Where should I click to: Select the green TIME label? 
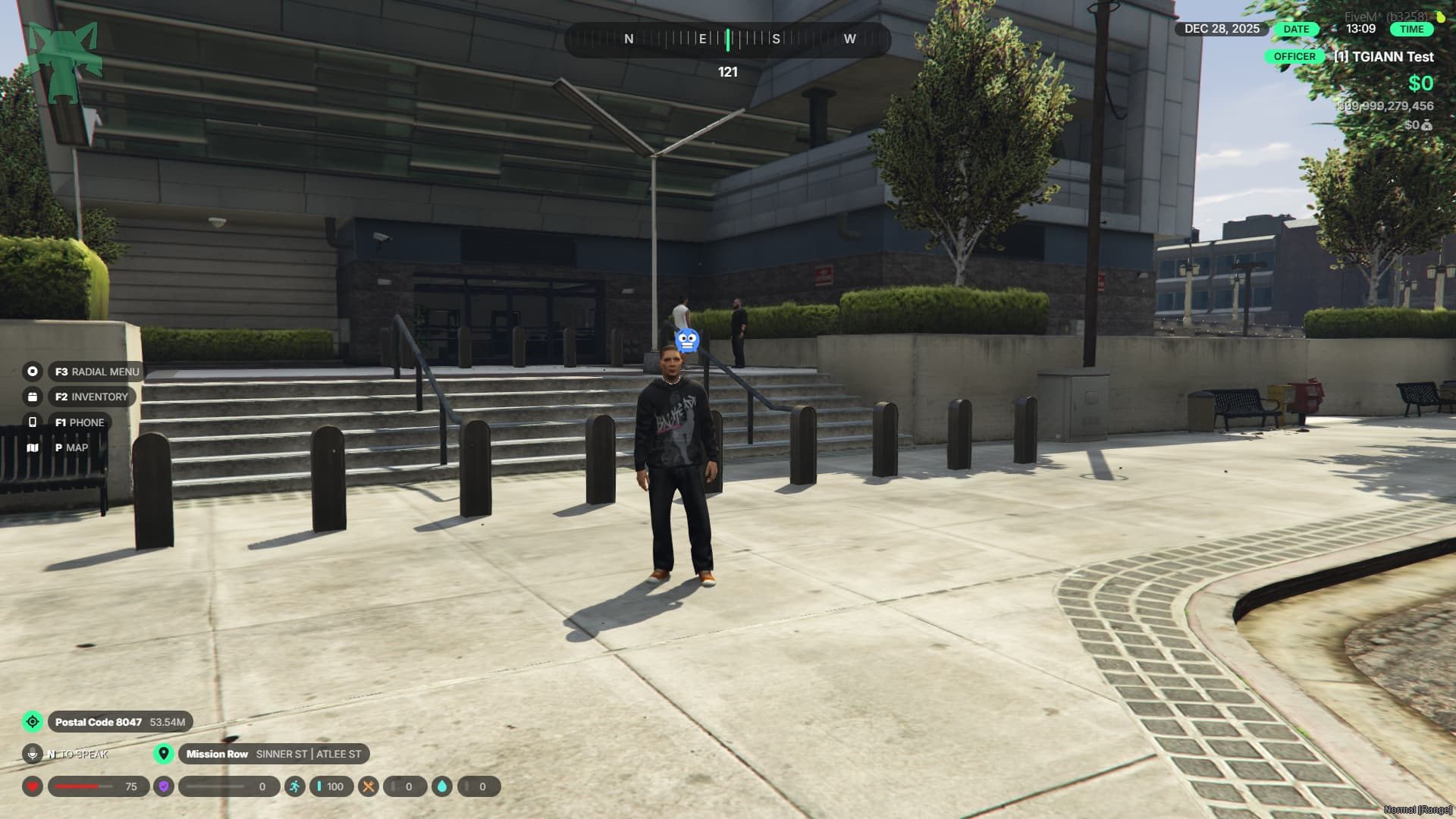1411,29
